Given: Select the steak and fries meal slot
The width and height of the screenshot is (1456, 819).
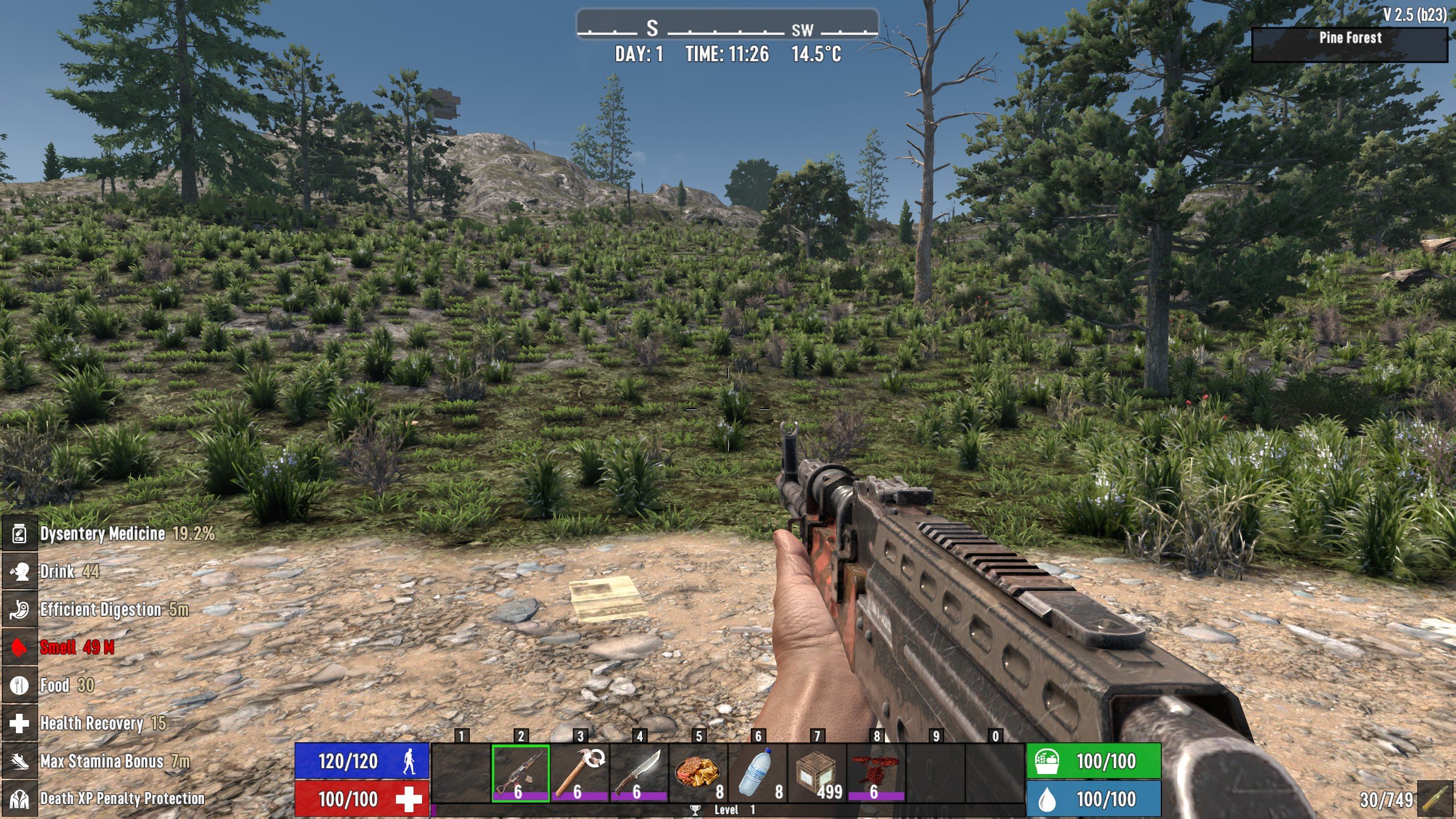Looking at the screenshot, I should tap(698, 773).
